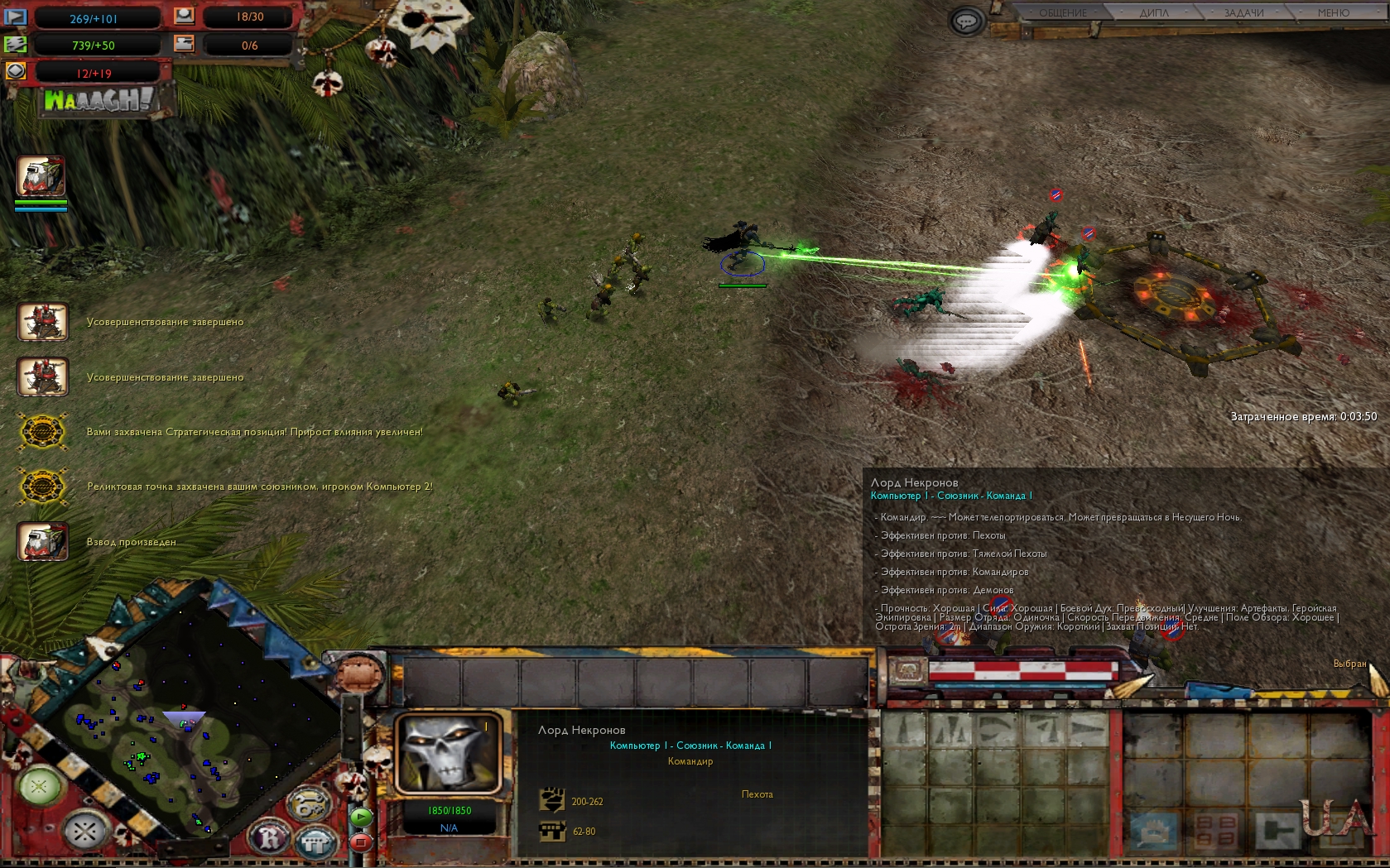Click the speech bubble chat icon
This screenshot has width=1390, height=868.
966,21
